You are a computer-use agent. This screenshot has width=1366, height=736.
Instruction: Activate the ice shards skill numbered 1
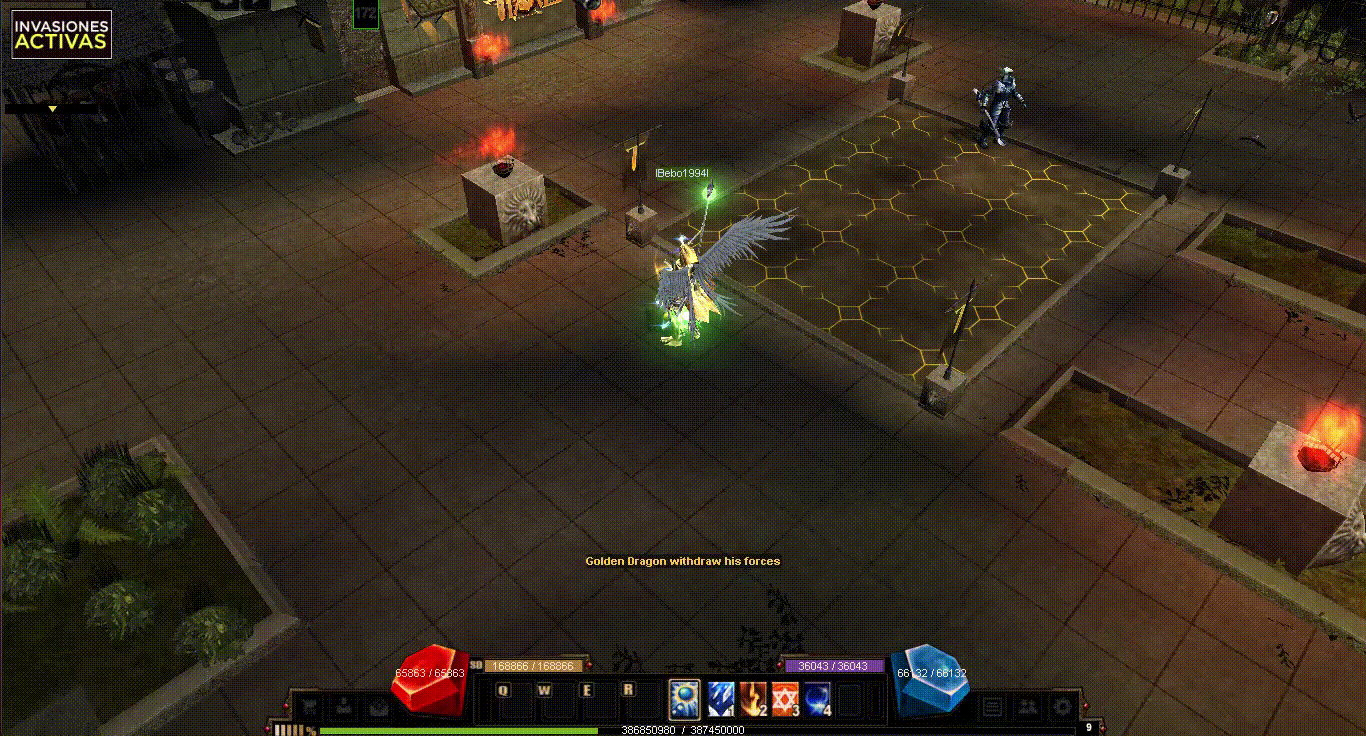(x=721, y=698)
